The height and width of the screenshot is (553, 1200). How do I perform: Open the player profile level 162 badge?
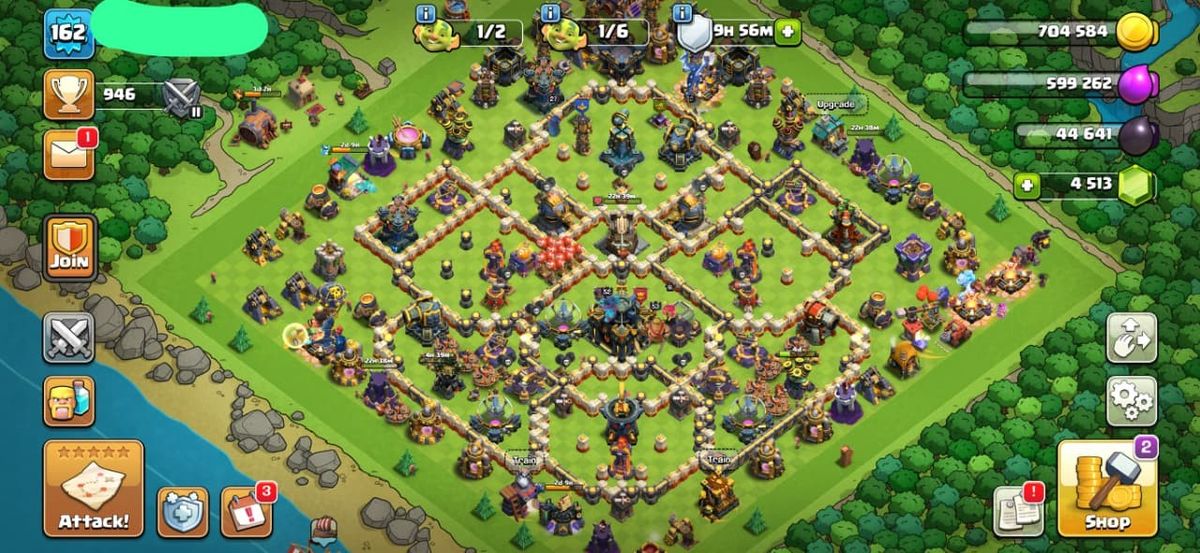(69, 33)
